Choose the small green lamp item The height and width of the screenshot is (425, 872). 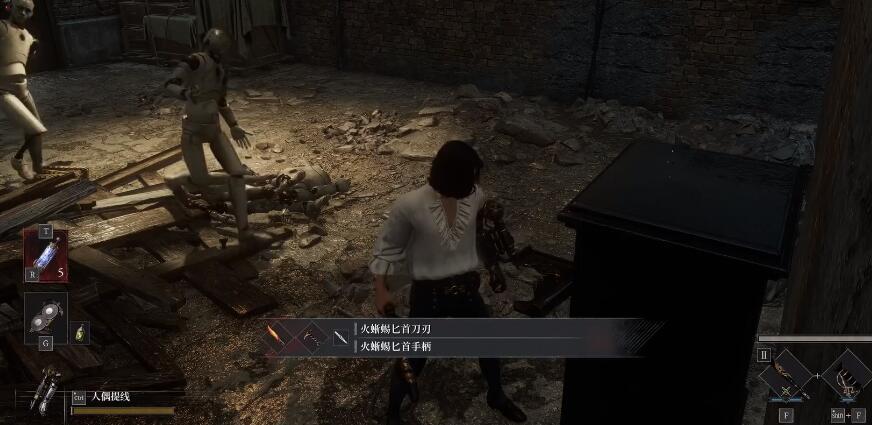tap(82, 332)
